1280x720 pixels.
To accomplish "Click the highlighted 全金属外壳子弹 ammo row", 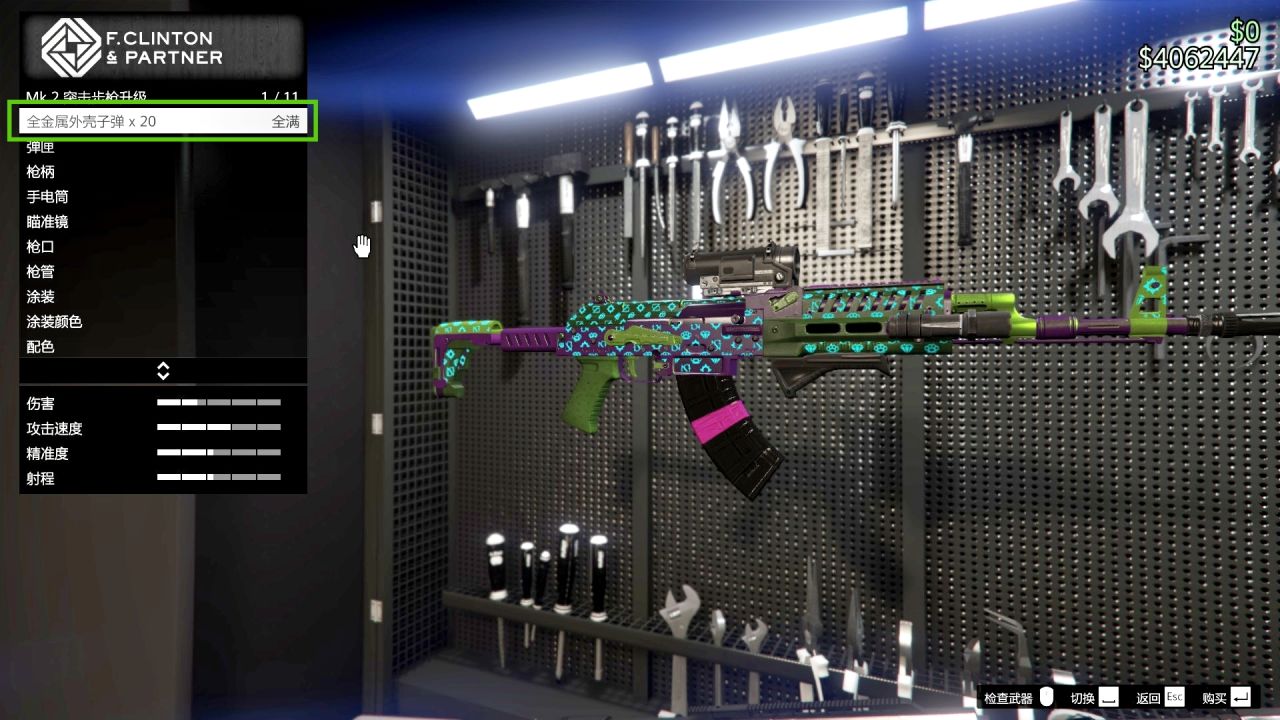I will pos(163,120).
